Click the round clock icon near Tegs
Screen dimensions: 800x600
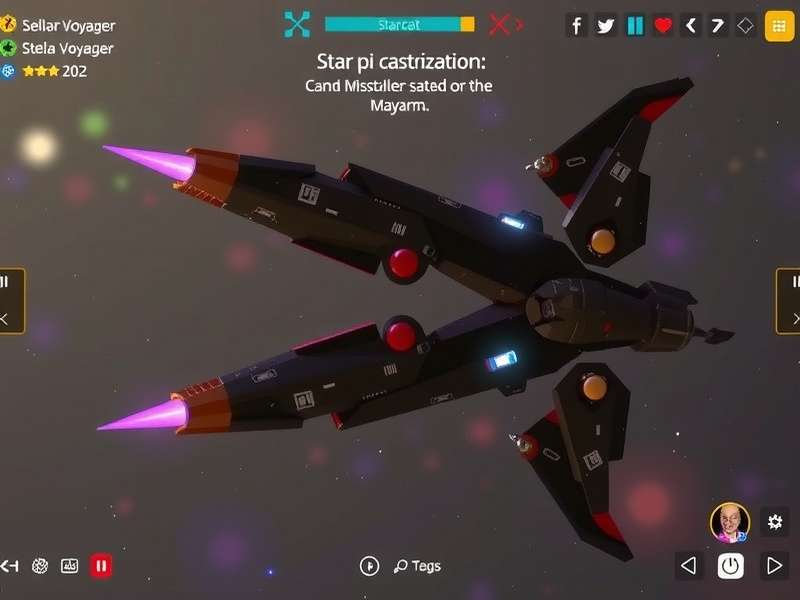369,566
